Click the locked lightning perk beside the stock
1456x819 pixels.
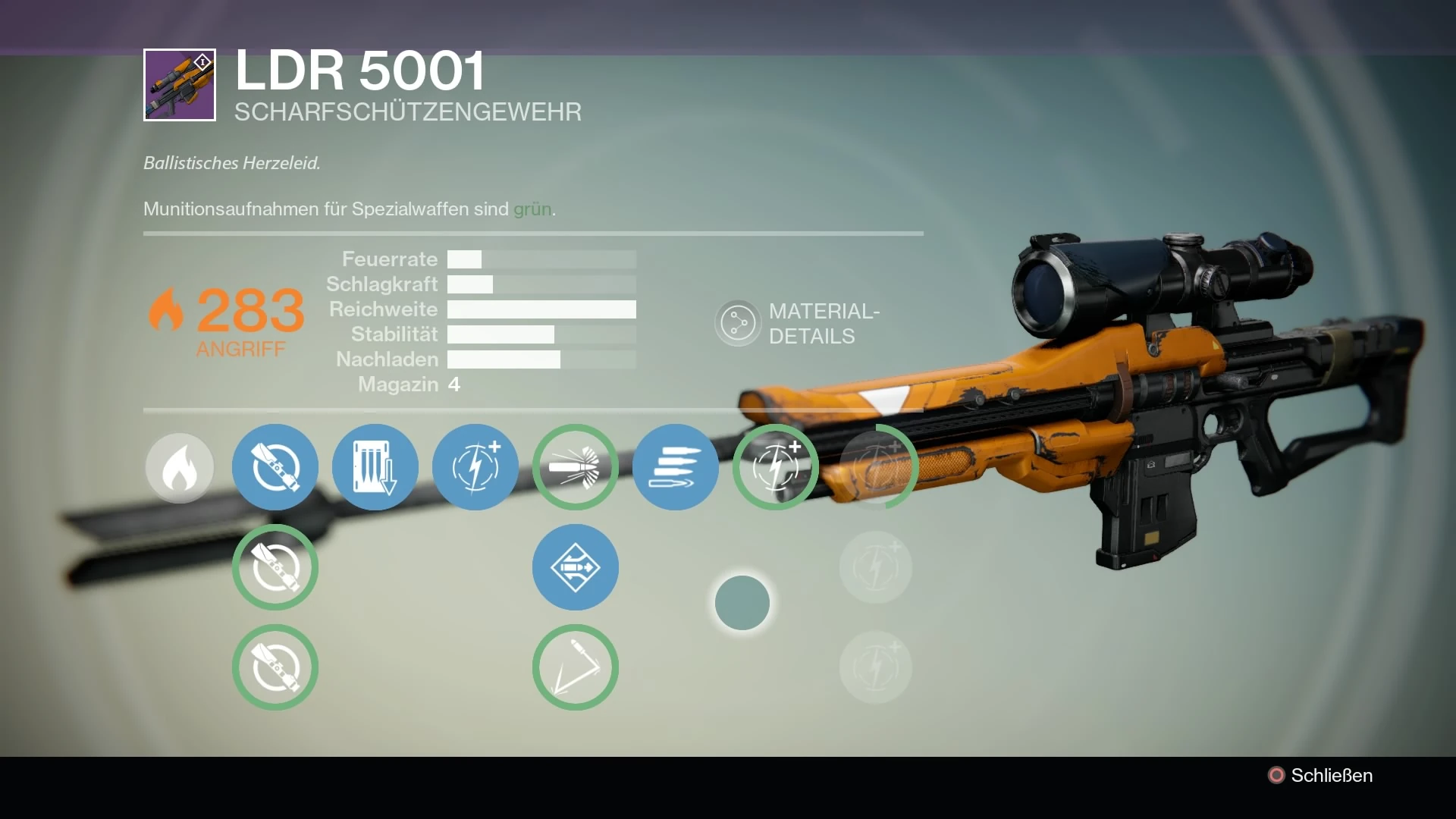[x=876, y=468]
